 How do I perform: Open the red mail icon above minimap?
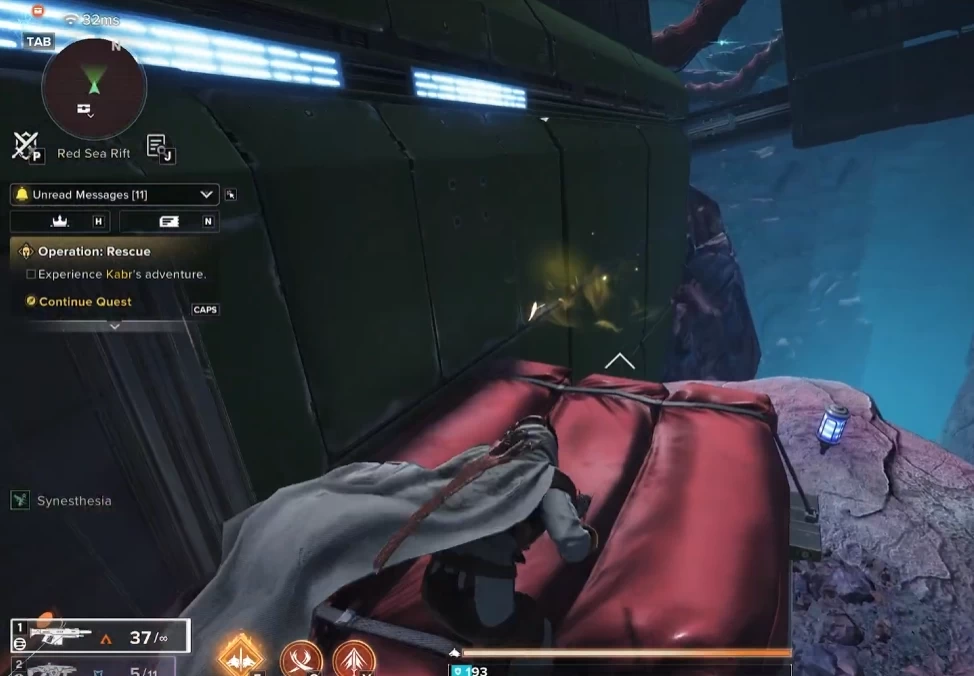tap(38, 11)
